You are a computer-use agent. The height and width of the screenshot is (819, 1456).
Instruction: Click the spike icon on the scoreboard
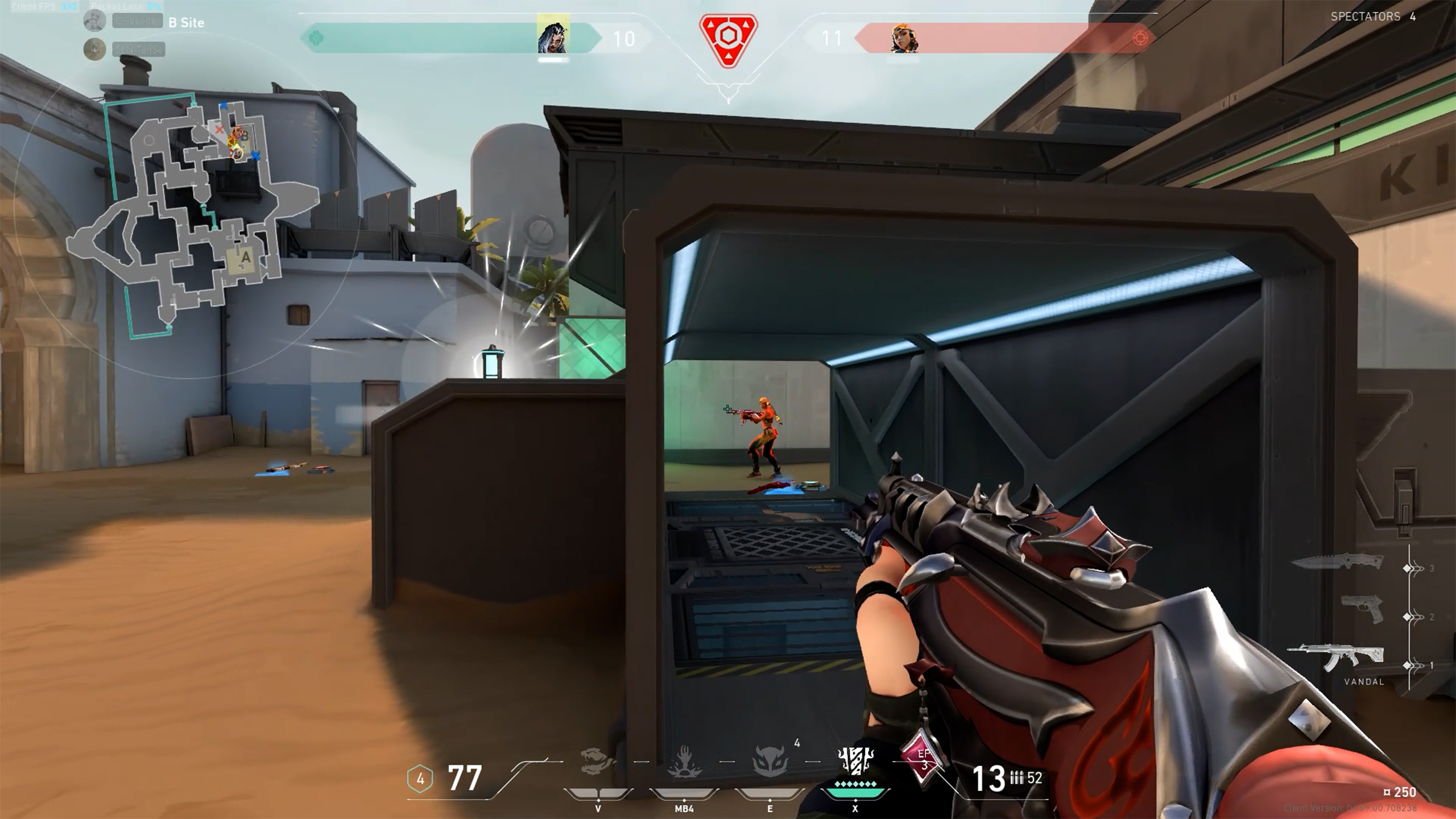727,40
